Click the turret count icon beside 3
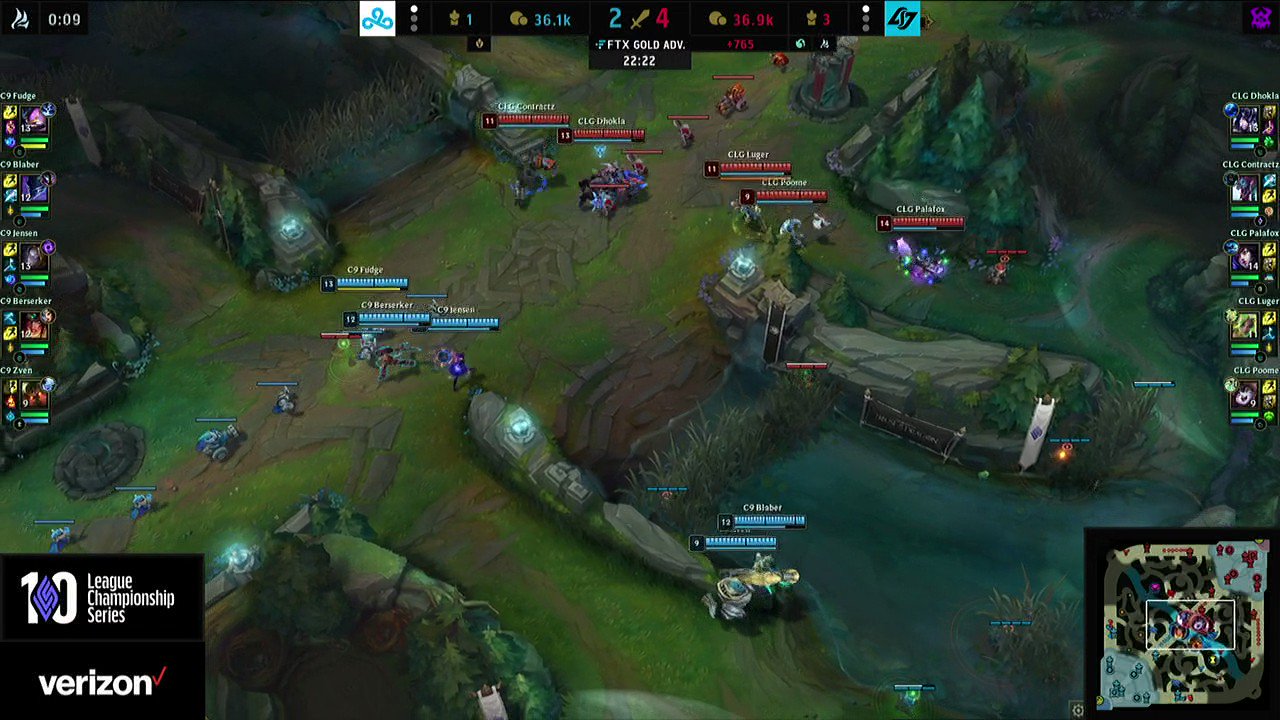 click(812, 19)
